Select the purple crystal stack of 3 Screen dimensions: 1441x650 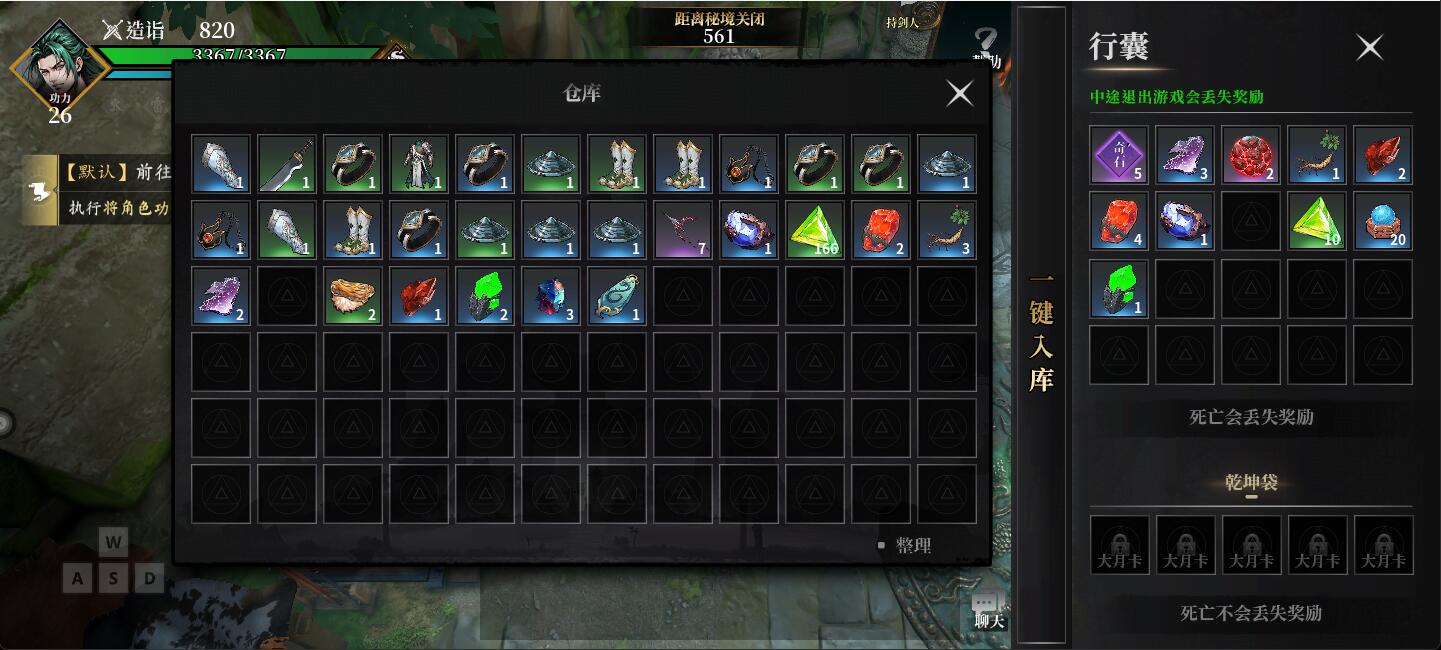(1185, 155)
